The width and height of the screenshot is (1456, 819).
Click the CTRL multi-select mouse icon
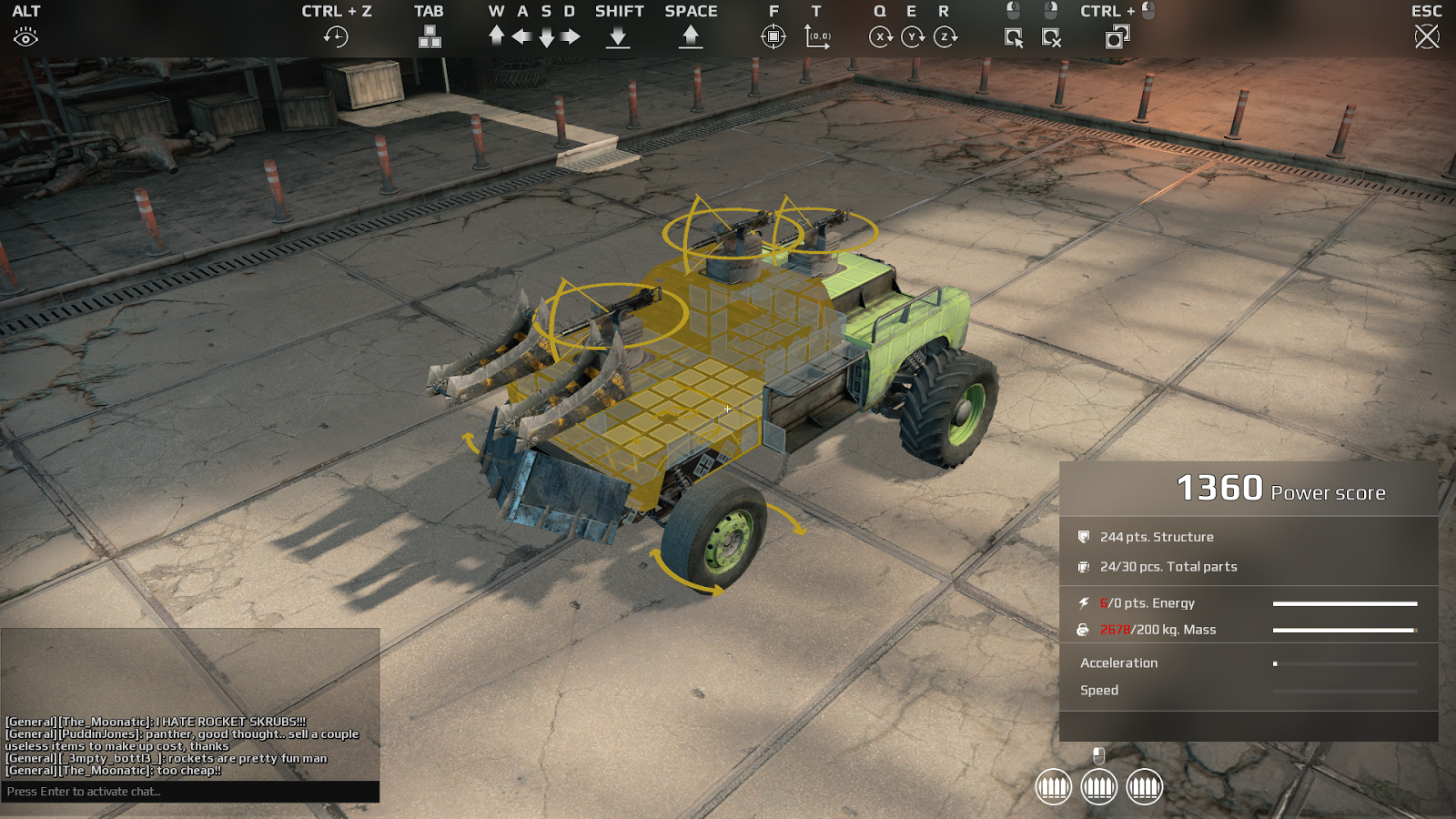tap(1117, 36)
